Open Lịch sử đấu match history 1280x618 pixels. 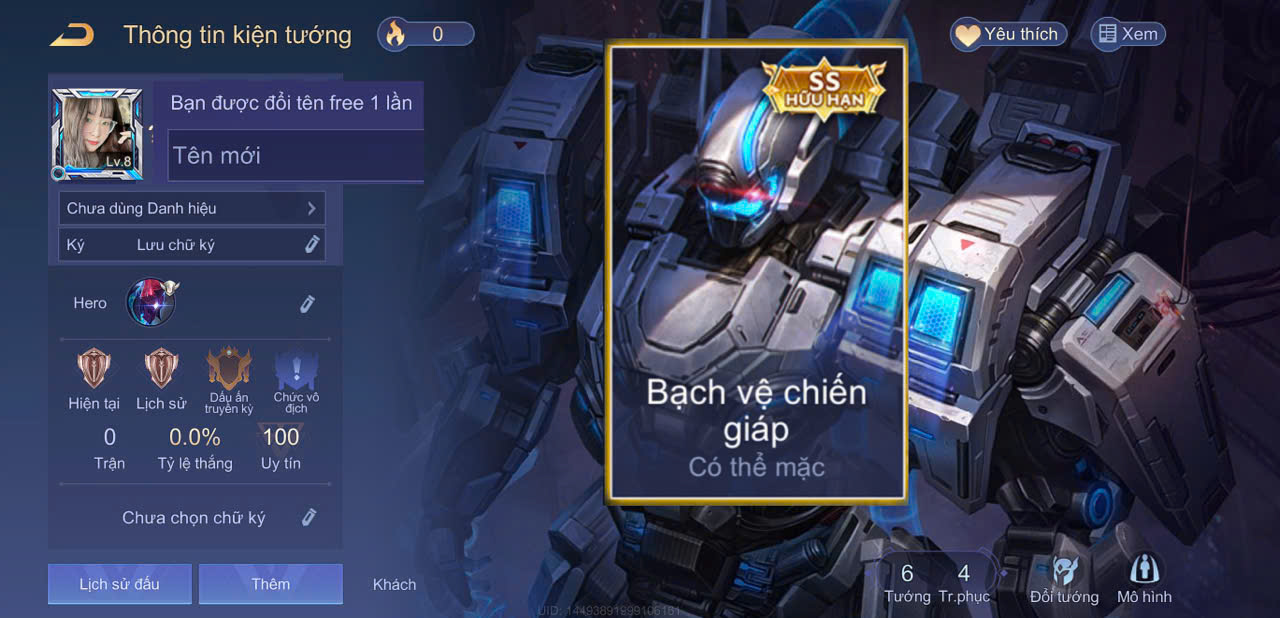pyautogui.click(x=119, y=584)
